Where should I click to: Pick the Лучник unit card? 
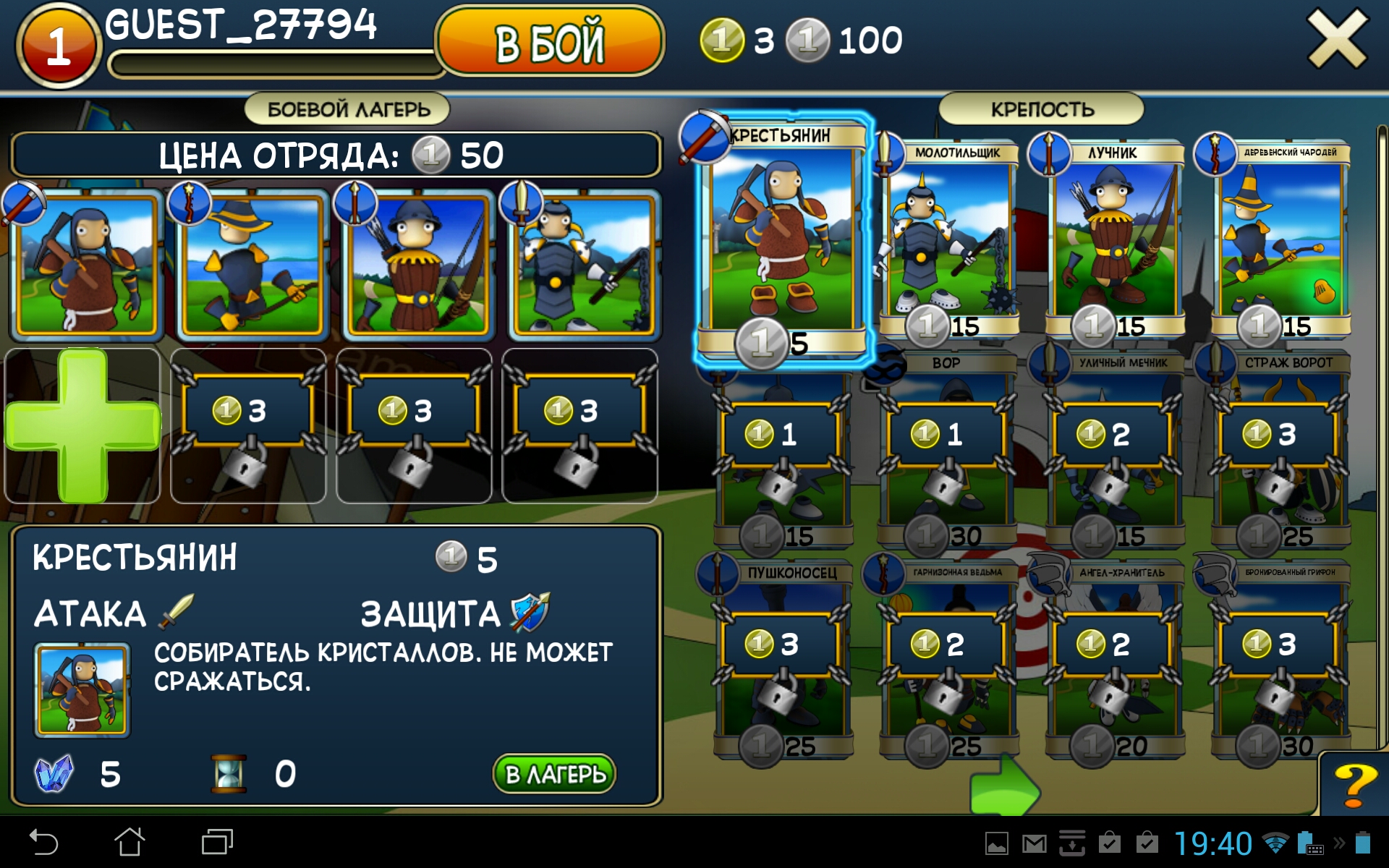pyautogui.click(x=1115, y=239)
